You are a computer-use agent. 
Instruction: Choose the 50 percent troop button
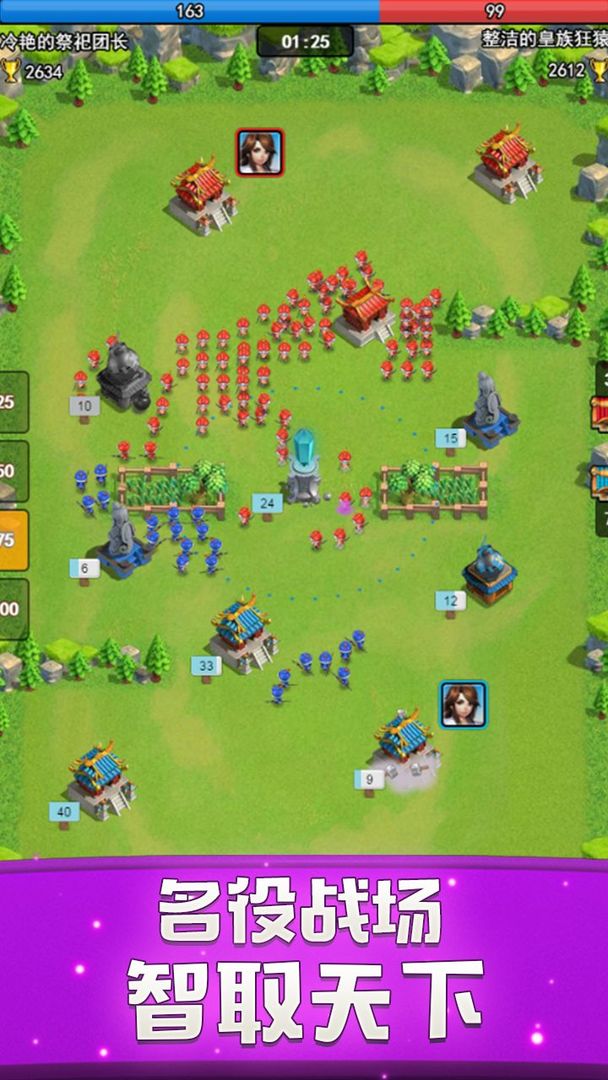12,471
